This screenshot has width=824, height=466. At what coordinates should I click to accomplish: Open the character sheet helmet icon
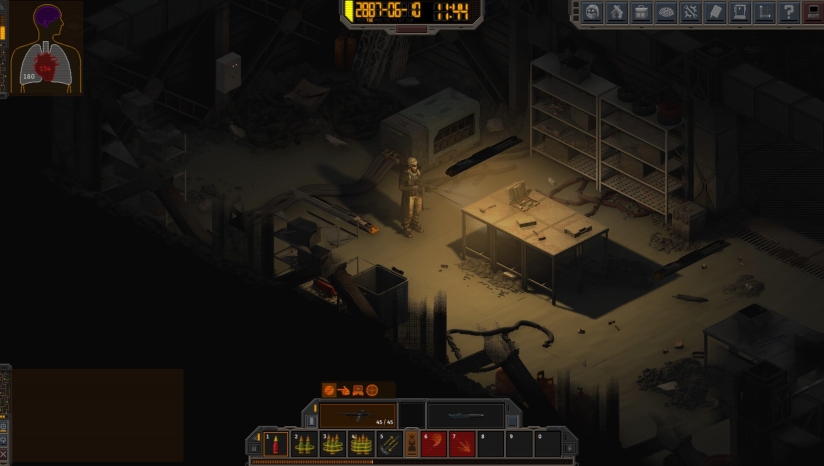[593, 12]
